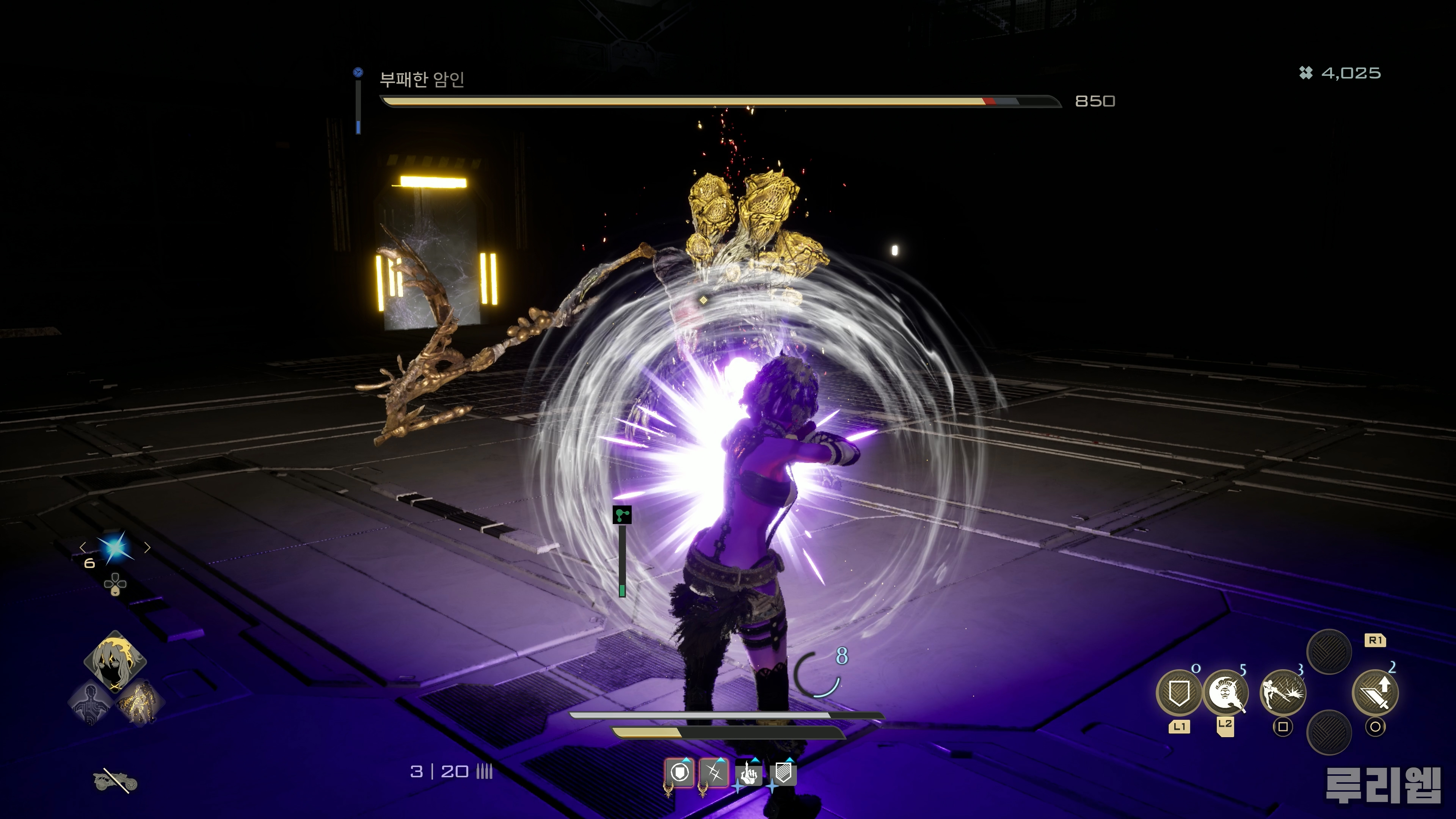Cycle to the next quick item
This screenshot has height=819, width=1456.
click(x=147, y=547)
